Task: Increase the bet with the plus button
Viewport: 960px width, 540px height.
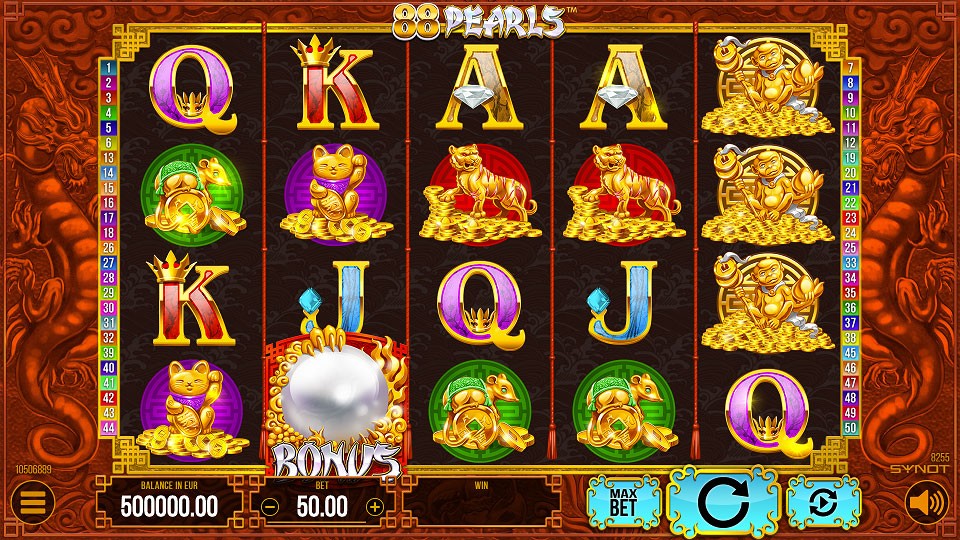Action: point(375,506)
